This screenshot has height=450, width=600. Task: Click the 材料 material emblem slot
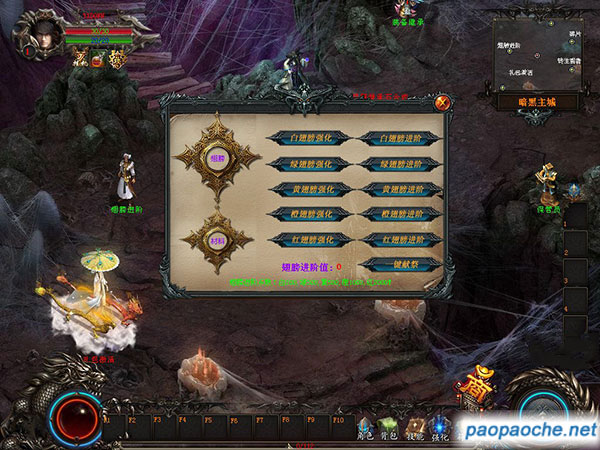pyautogui.click(x=216, y=241)
